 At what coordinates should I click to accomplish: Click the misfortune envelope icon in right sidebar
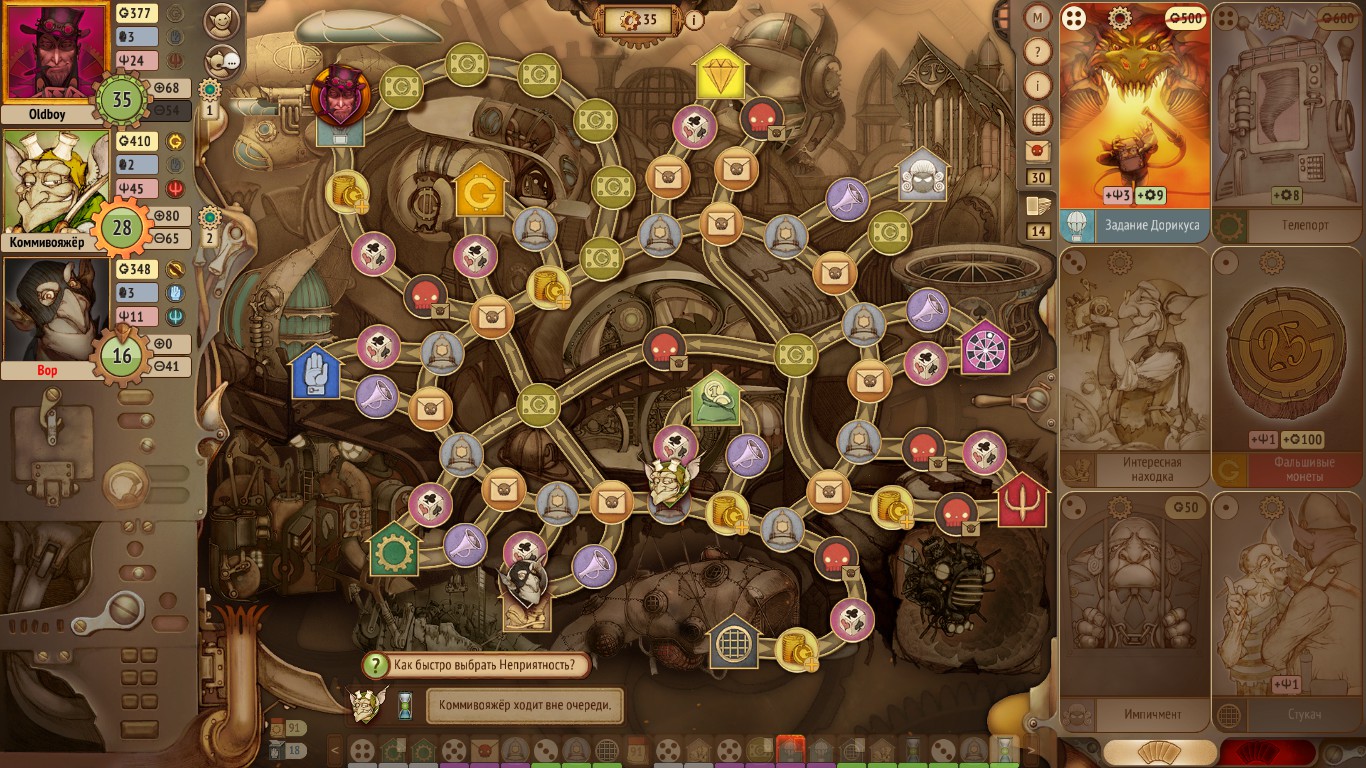click(1037, 150)
